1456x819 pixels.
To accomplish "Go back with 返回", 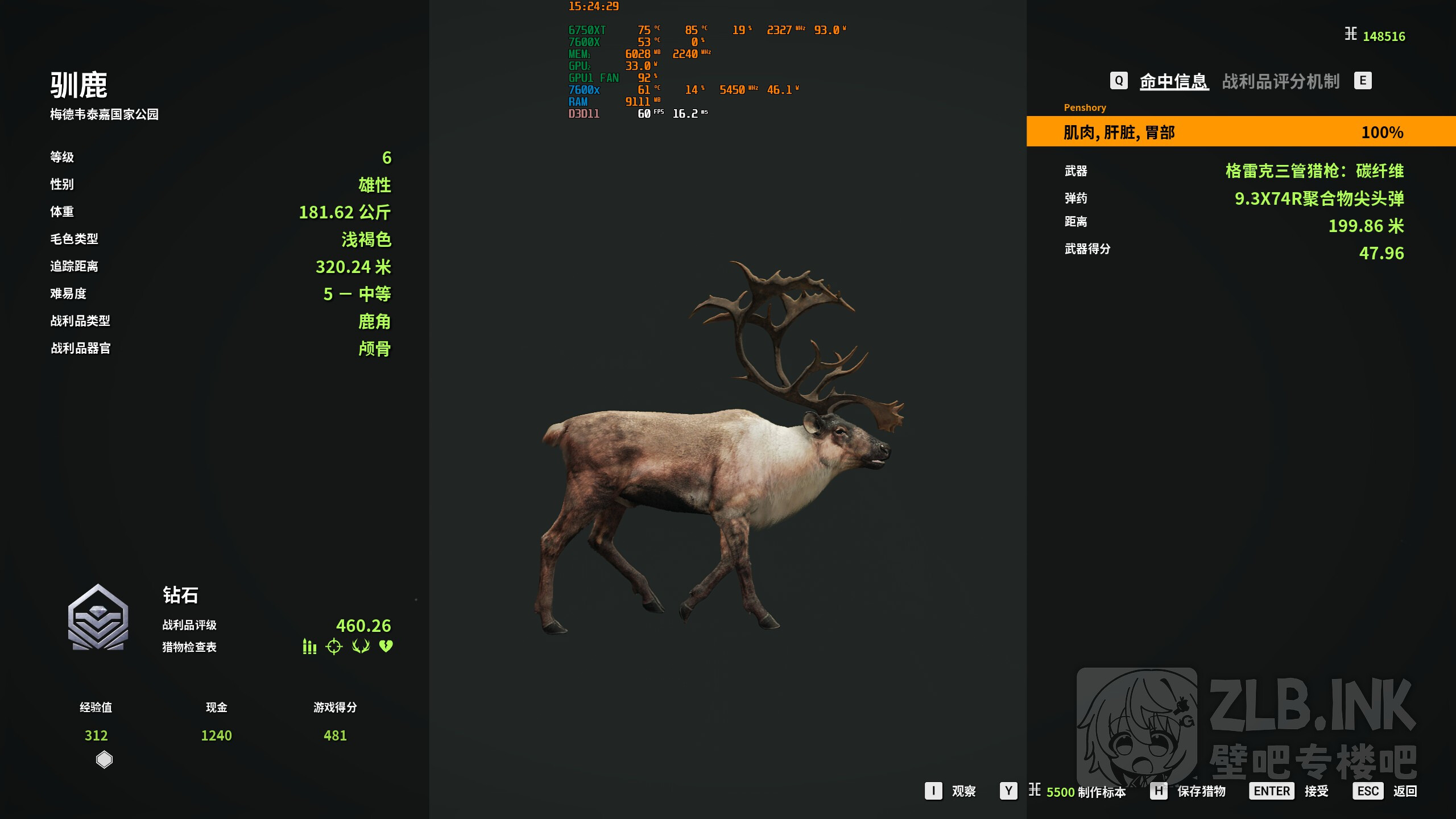I will pos(1404,791).
